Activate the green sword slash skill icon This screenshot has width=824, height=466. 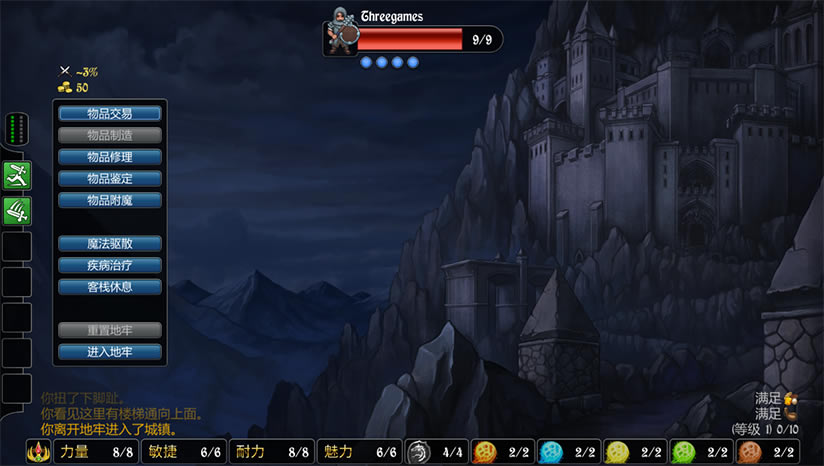(17, 210)
